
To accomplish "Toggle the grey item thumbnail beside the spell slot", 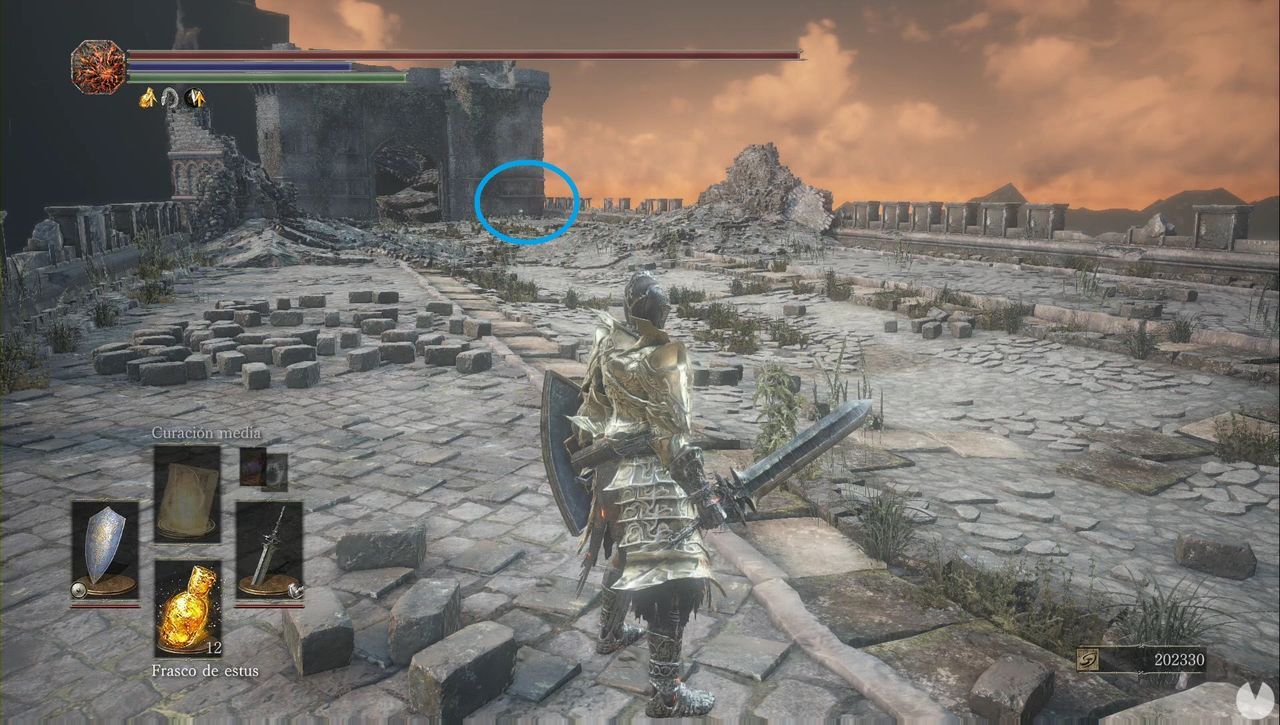I will [x=275, y=472].
